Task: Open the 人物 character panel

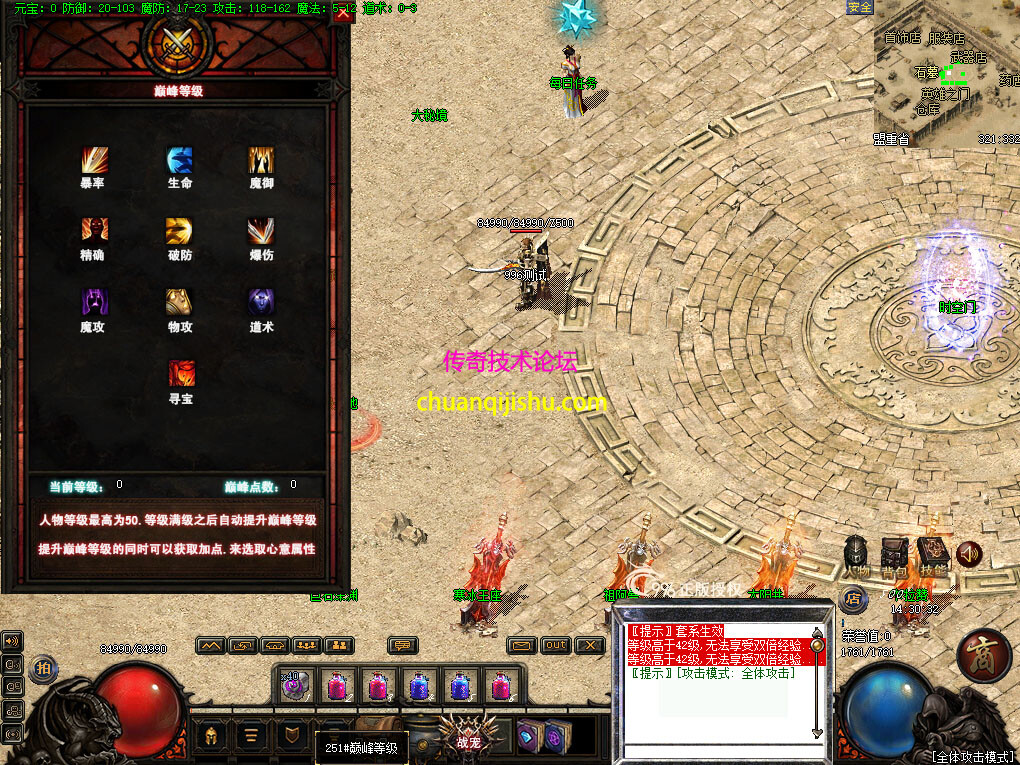Action: point(857,551)
